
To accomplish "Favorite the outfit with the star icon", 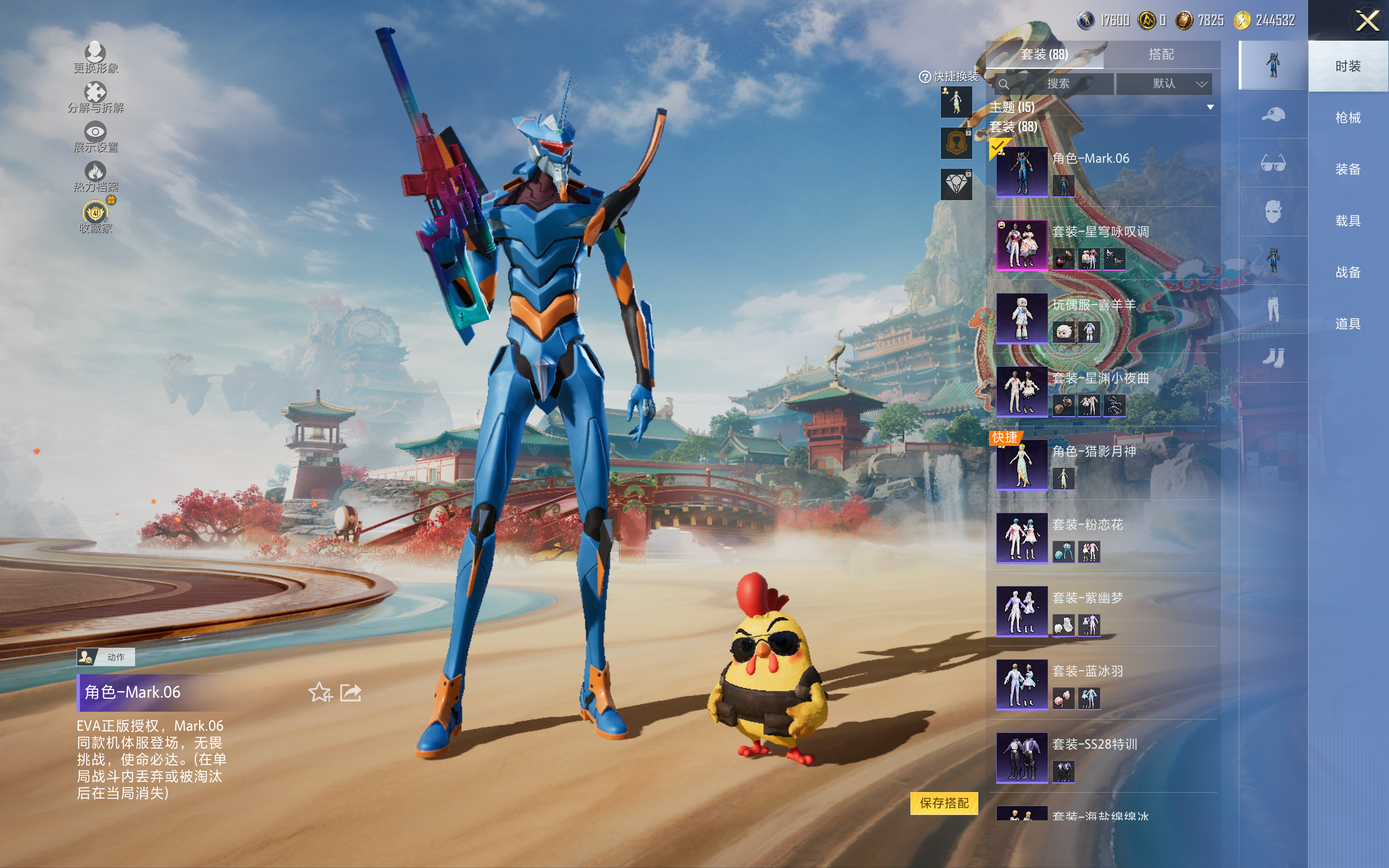I will 320,692.
